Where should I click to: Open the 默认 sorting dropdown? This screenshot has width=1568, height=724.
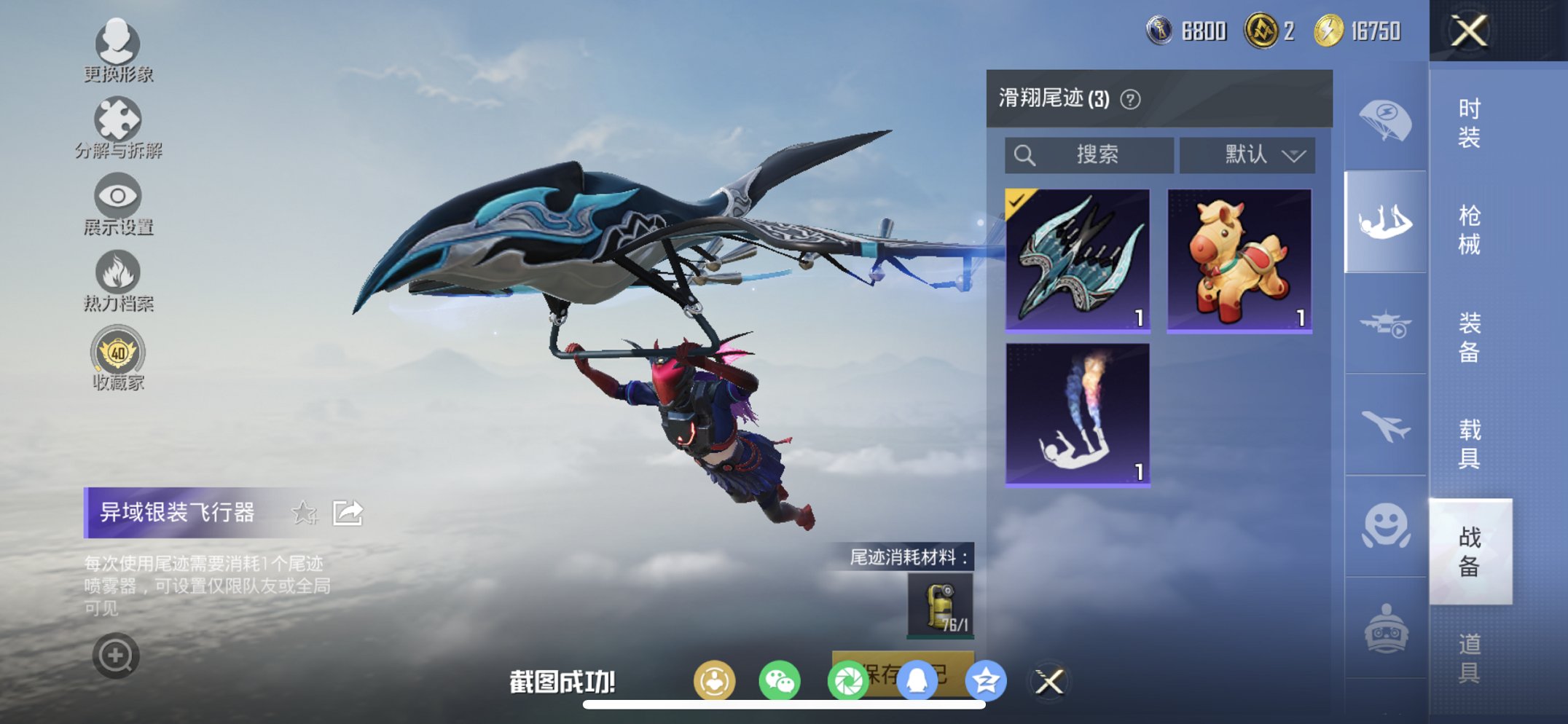pos(1247,154)
